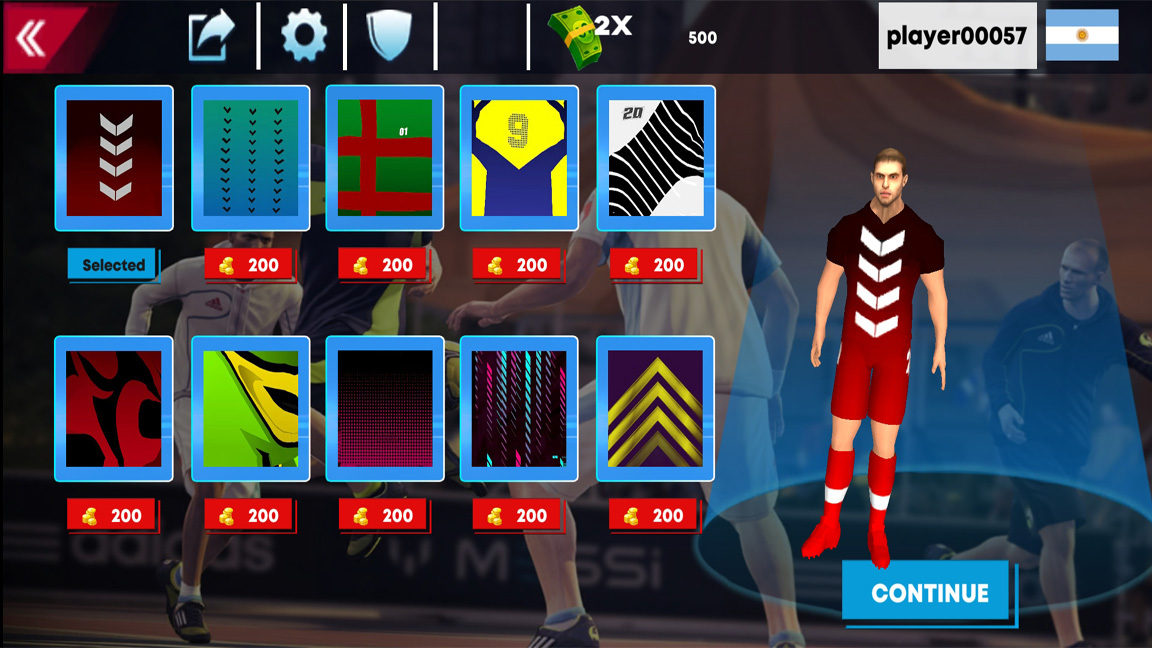
Task: Open the Argentina flag selector
Action: pos(1082,36)
